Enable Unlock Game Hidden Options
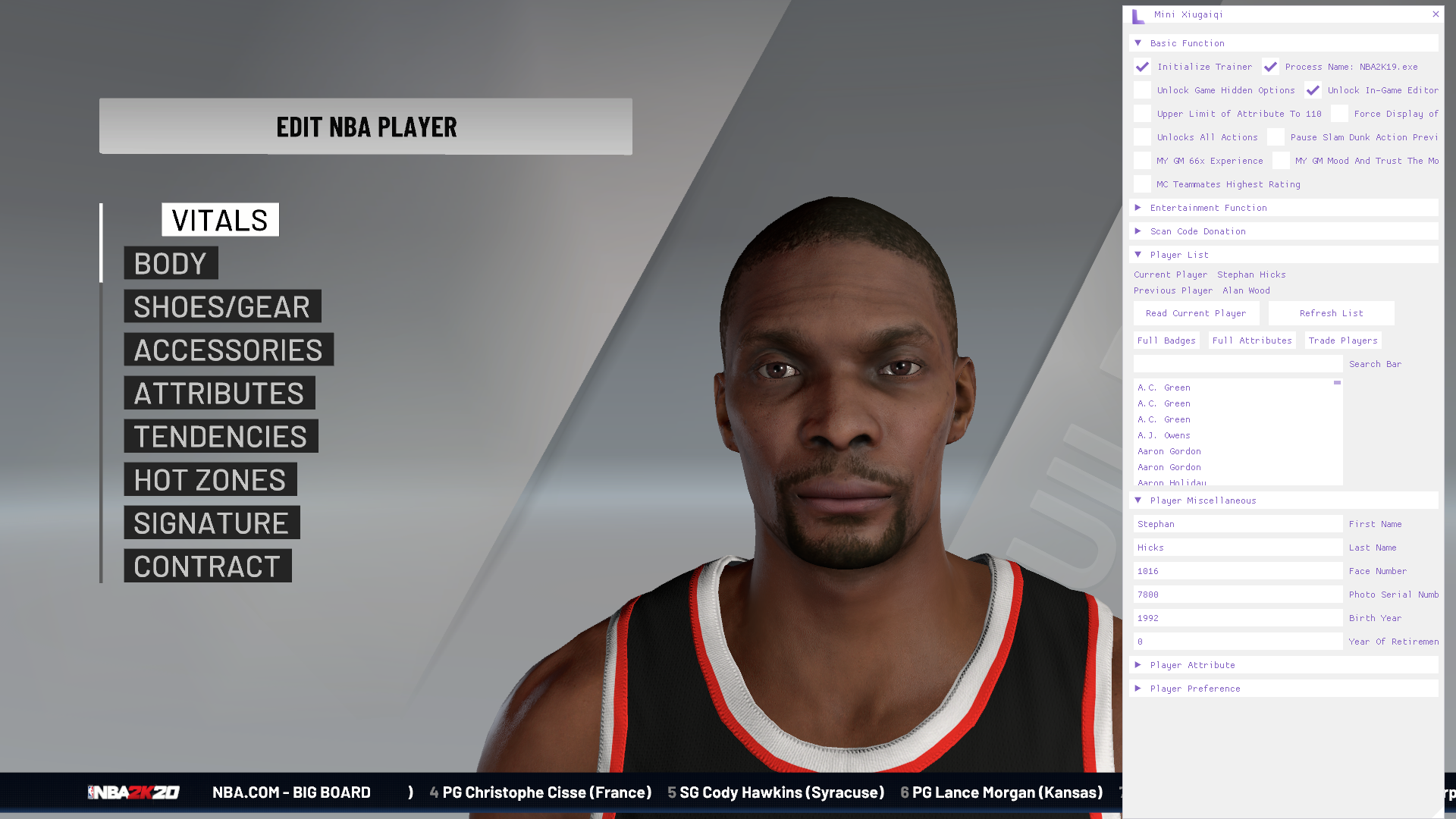Image resolution: width=1456 pixels, height=819 pixels. [x=1143, y=90]
